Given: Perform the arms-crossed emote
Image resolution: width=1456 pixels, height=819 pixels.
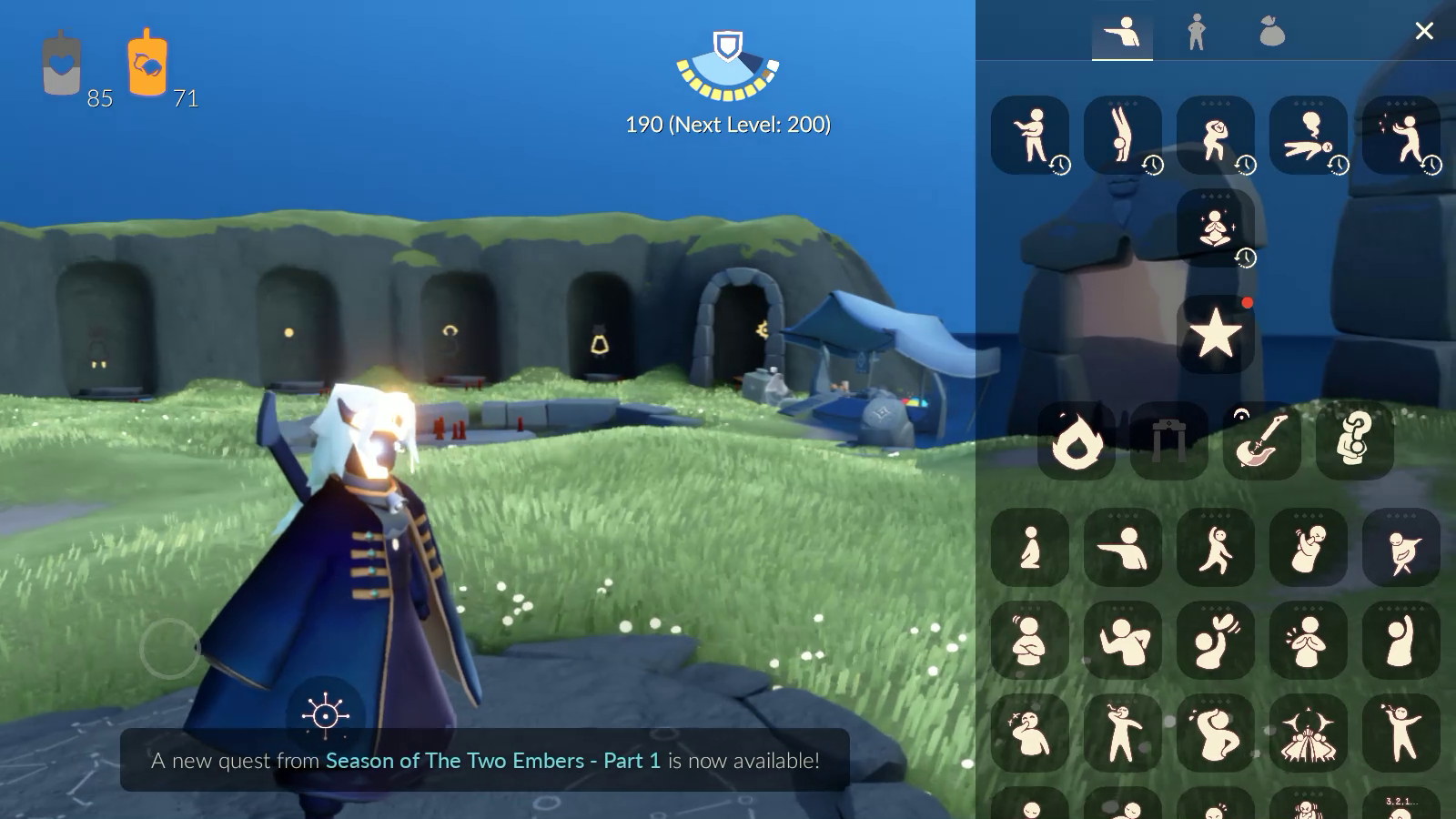Looking at the screenshot, I should 1029,641.
